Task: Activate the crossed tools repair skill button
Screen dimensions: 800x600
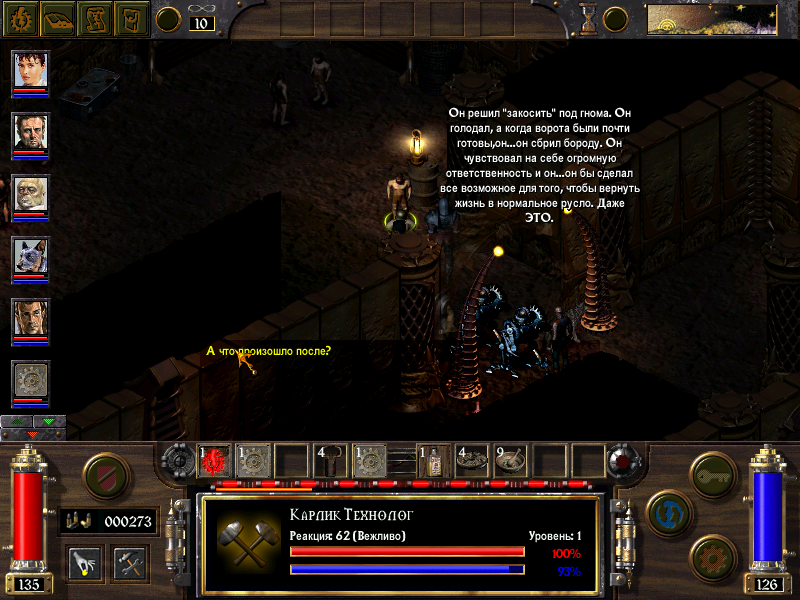Action: click(x=129, y=562)
